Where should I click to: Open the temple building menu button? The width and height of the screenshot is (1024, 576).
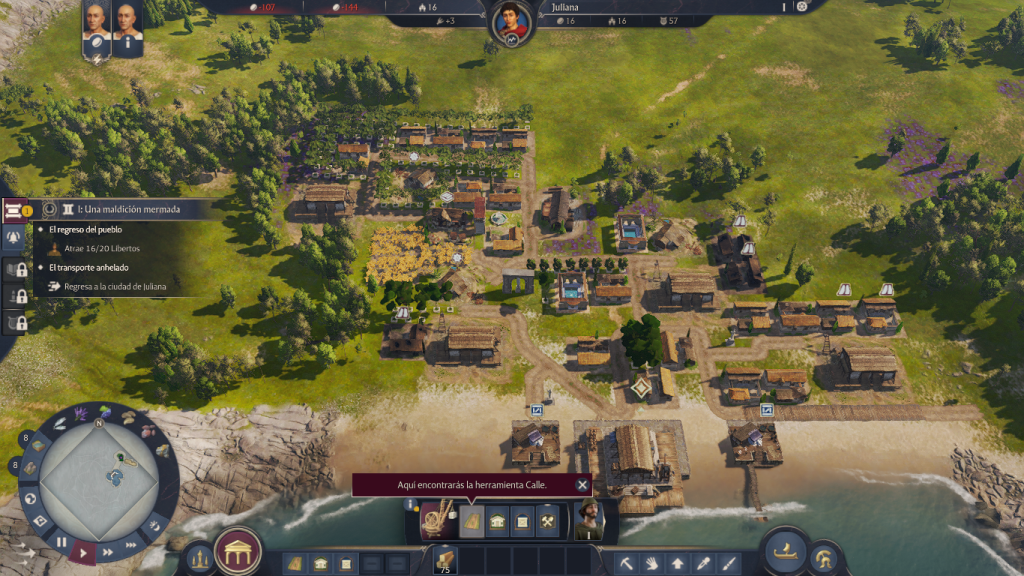tap(238, 551)
